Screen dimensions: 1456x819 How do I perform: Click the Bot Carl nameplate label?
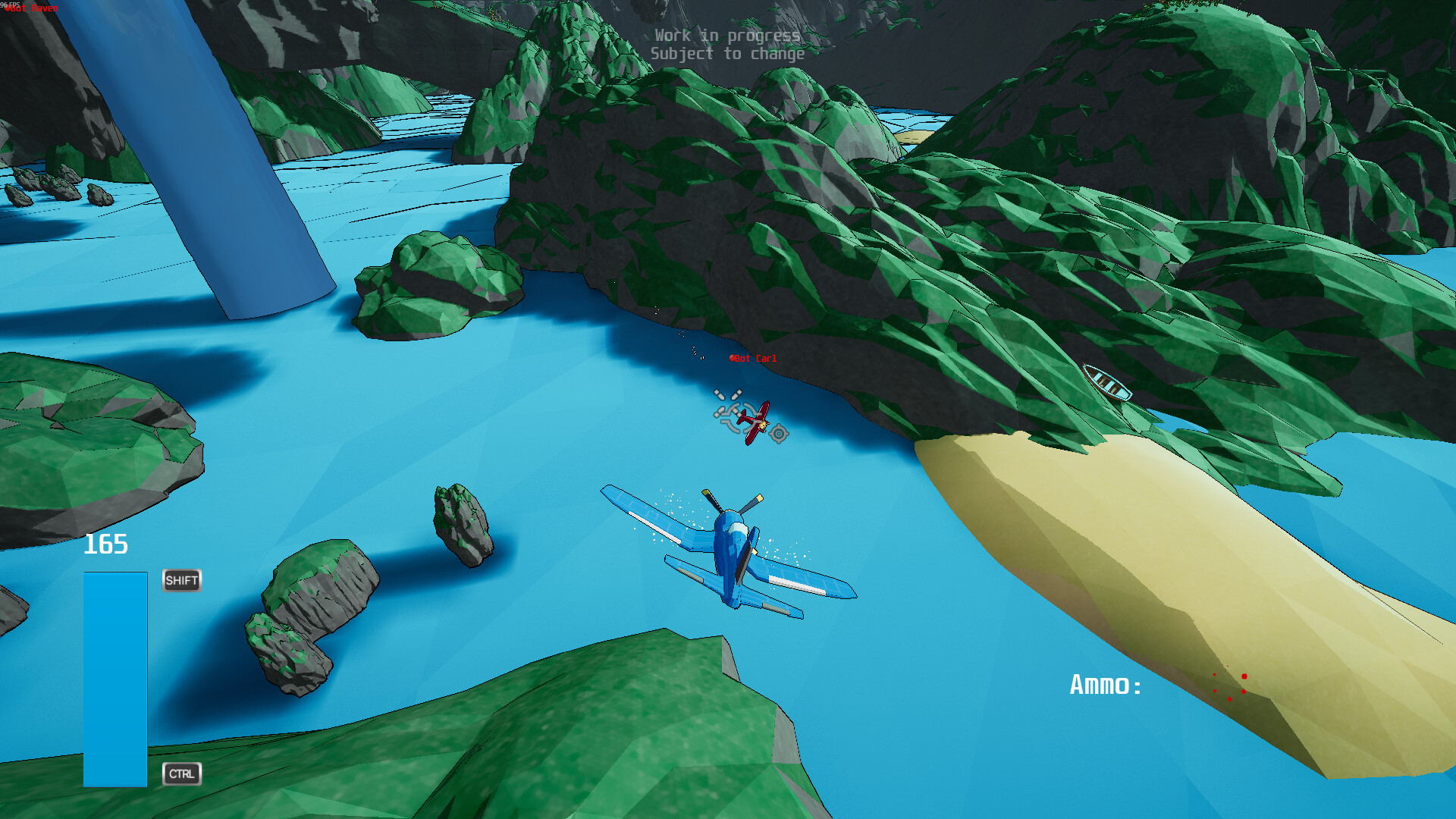point(755,358)
